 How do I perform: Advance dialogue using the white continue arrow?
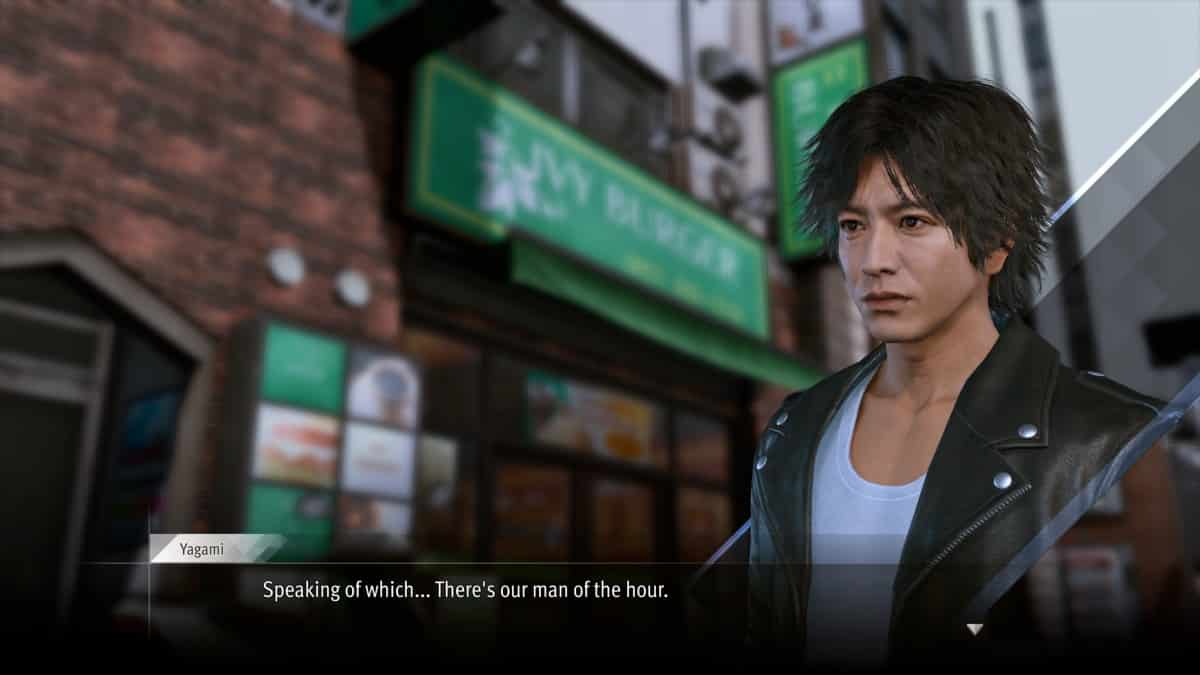974,629
